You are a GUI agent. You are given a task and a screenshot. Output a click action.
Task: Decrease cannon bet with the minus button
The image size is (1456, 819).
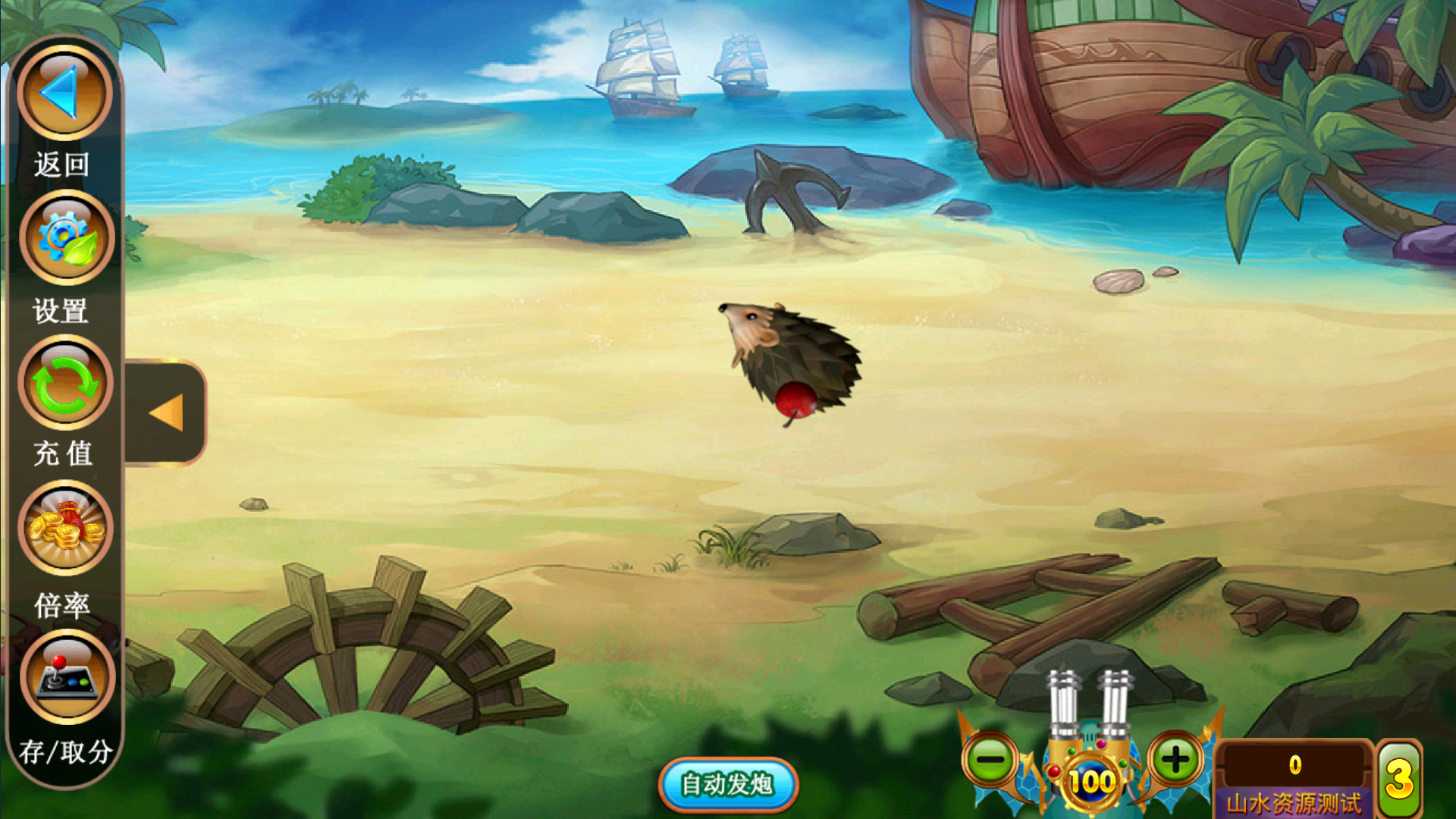pos(990,759)
